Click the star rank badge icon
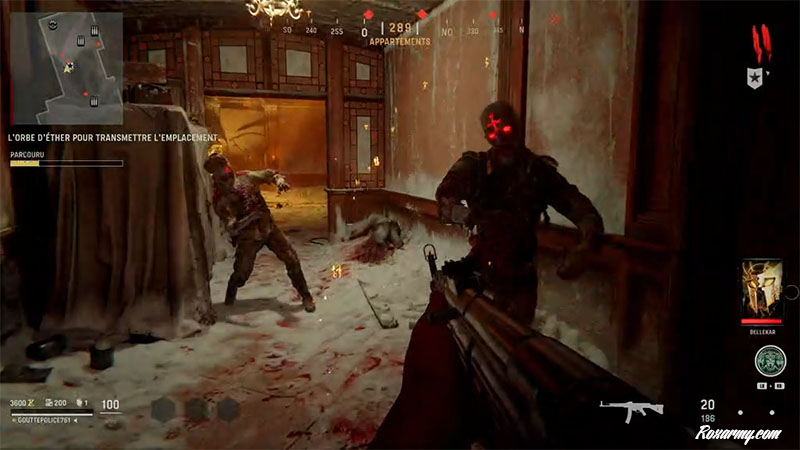Screen dimensions: 800x450 point(755,78)
